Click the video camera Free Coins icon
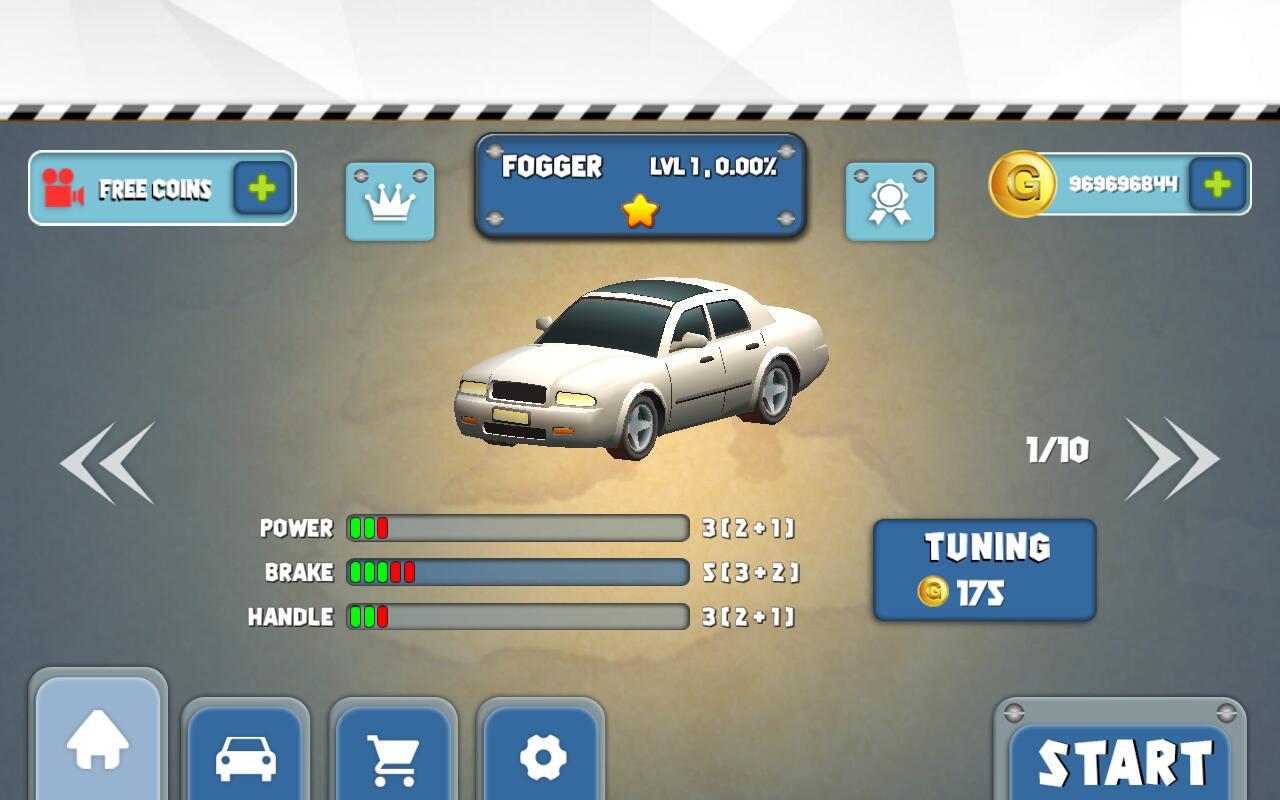Screen dimensions: 1280x800 click(62, 188)
